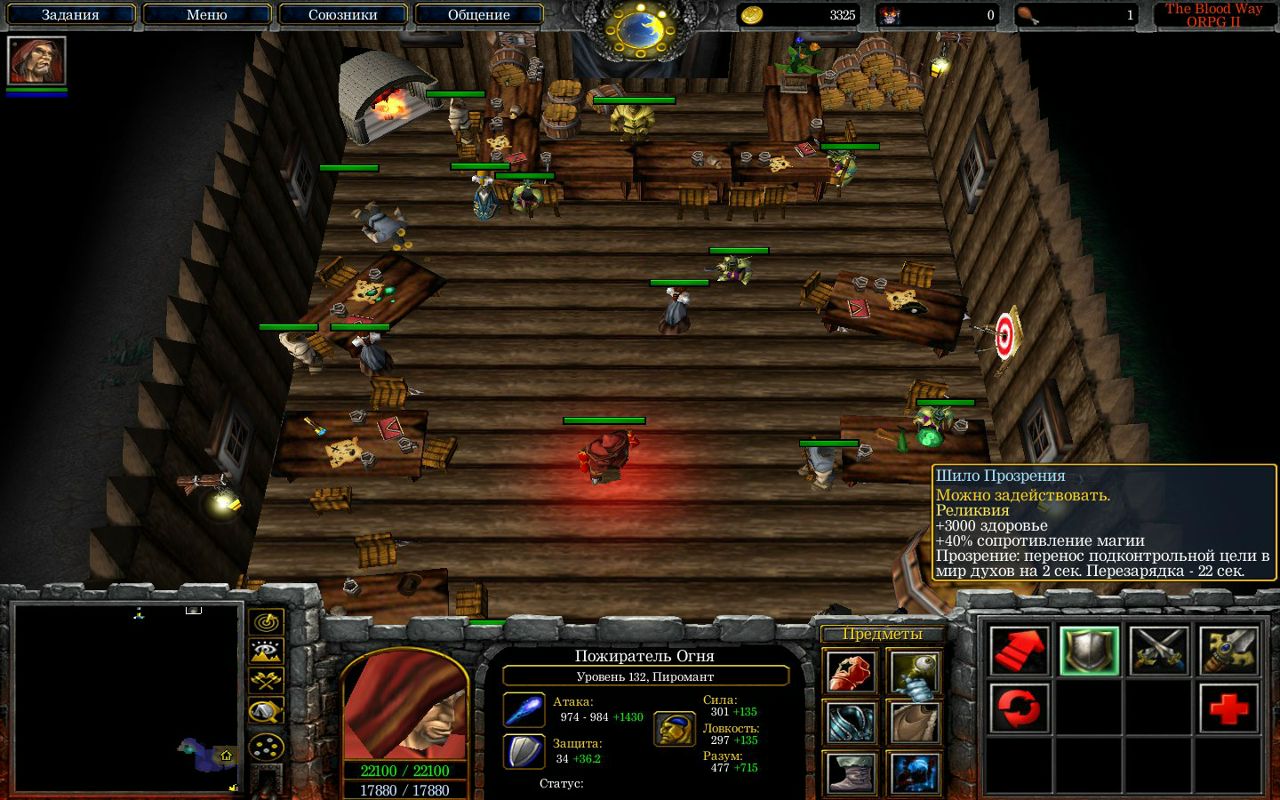Open the Задания quests menu
This screenshot has height=800, width=1280.
70,15
